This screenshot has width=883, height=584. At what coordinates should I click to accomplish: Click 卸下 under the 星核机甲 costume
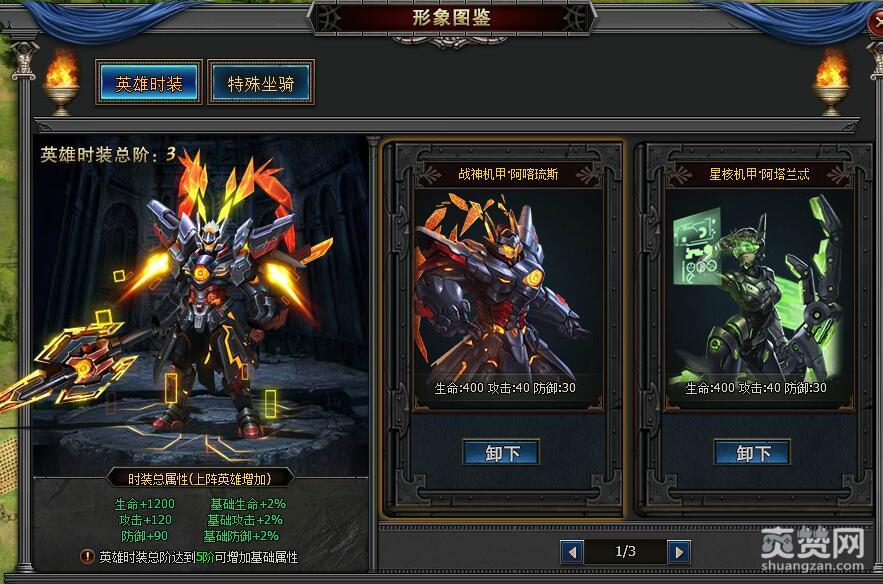coord(753,453)
